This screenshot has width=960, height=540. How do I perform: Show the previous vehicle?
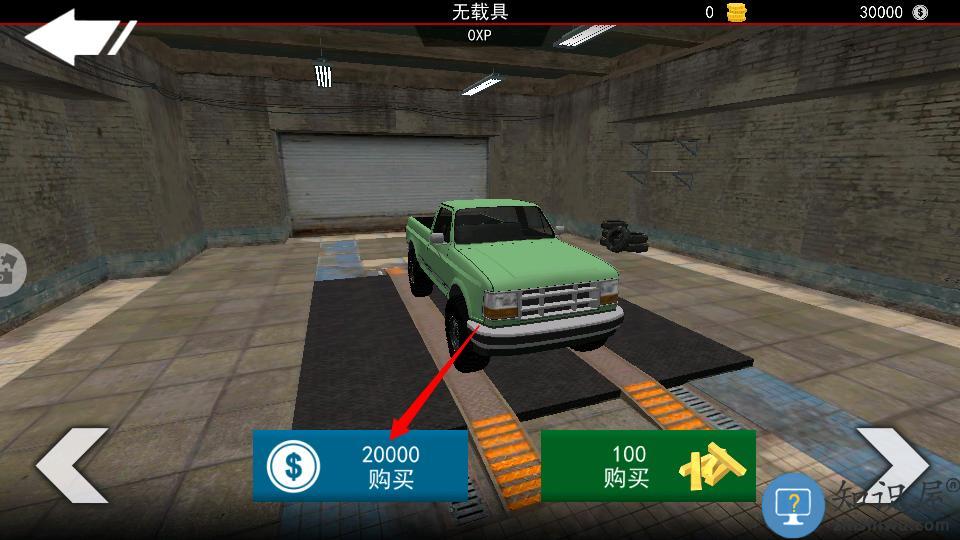tap(72, 465)
